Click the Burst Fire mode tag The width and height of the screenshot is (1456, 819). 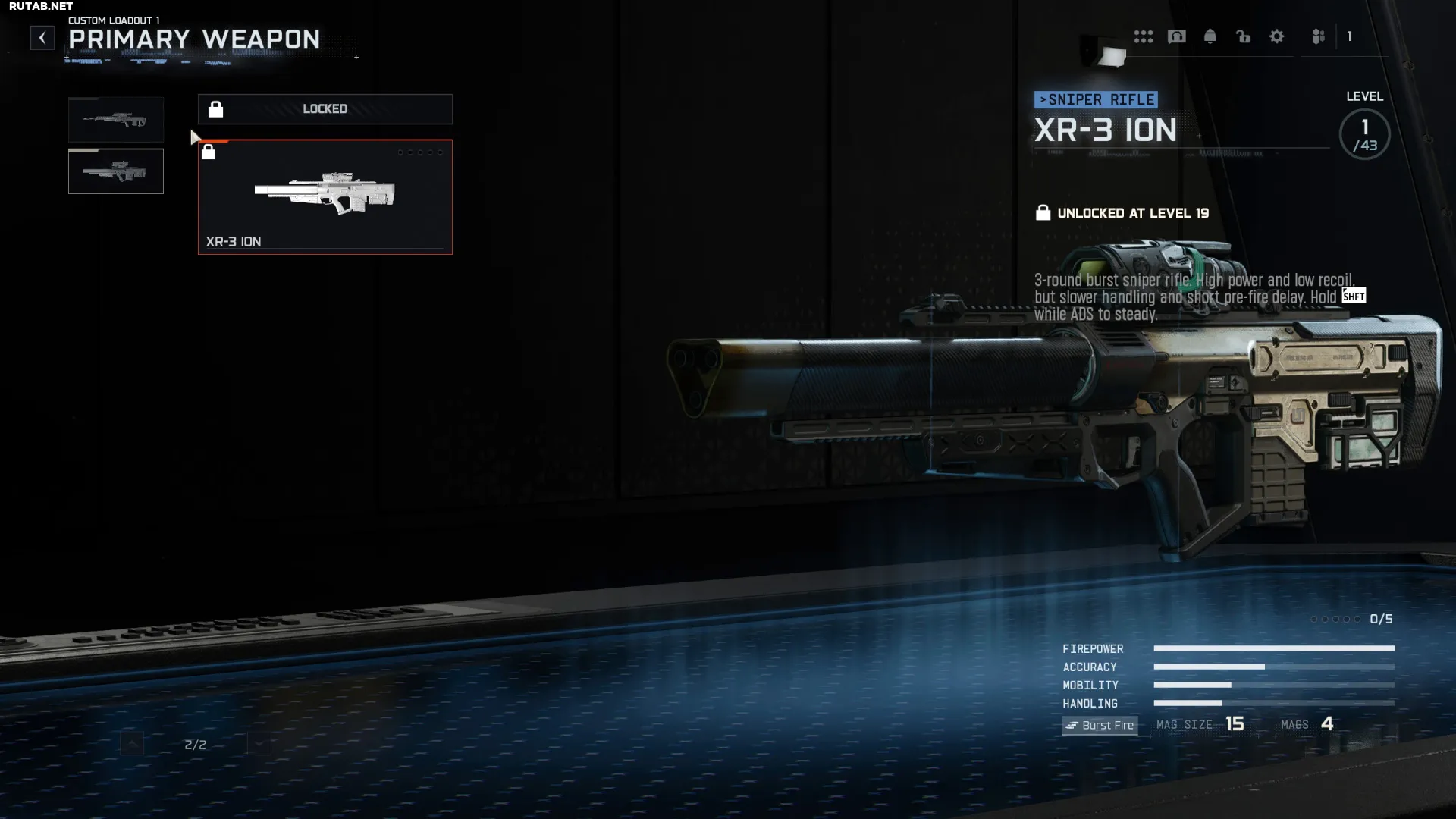1100,726
